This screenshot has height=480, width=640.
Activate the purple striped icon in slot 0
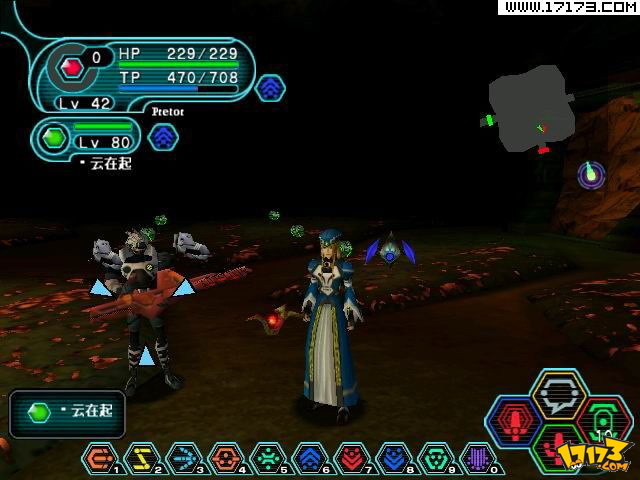coord(477,459)
